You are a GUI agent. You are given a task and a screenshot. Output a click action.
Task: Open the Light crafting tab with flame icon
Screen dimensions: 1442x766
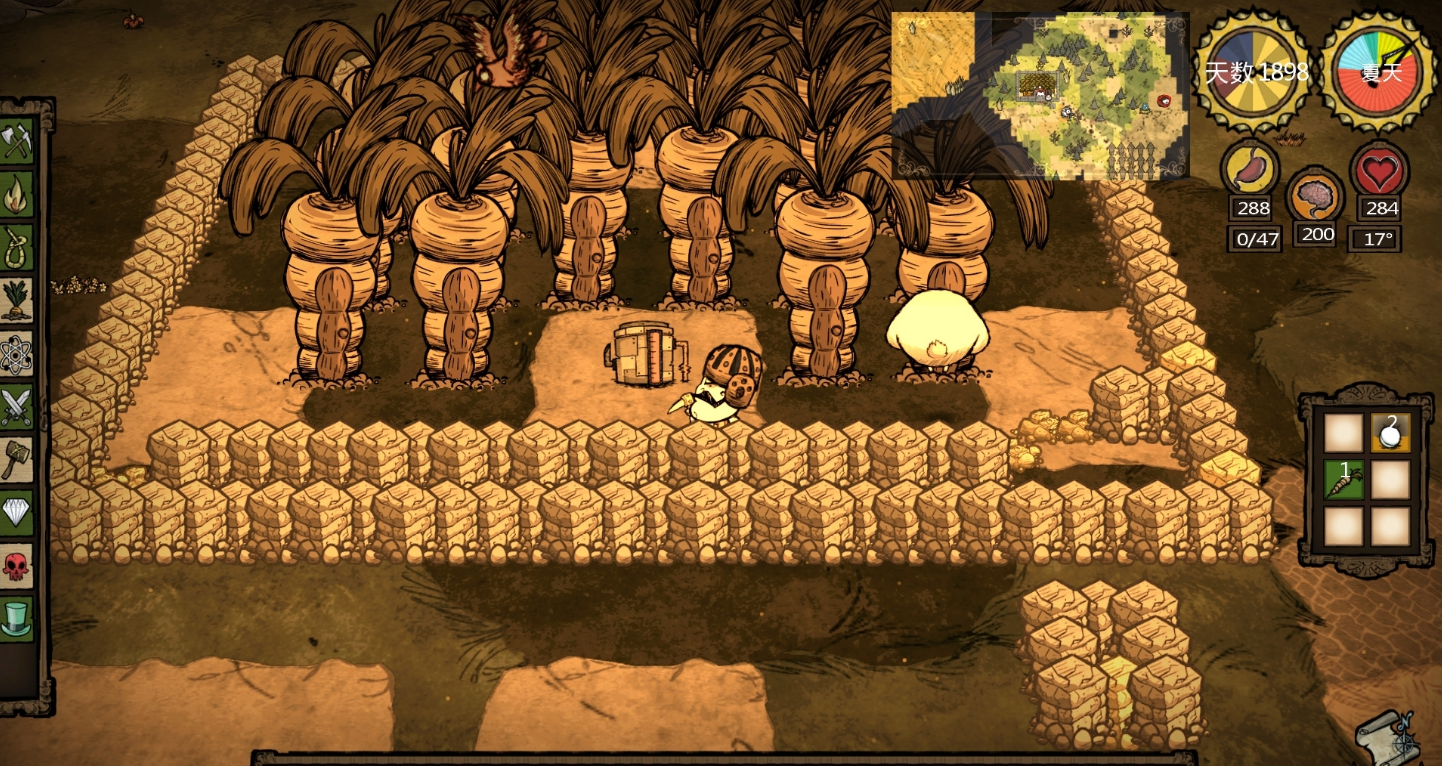(x=17, y=196)
